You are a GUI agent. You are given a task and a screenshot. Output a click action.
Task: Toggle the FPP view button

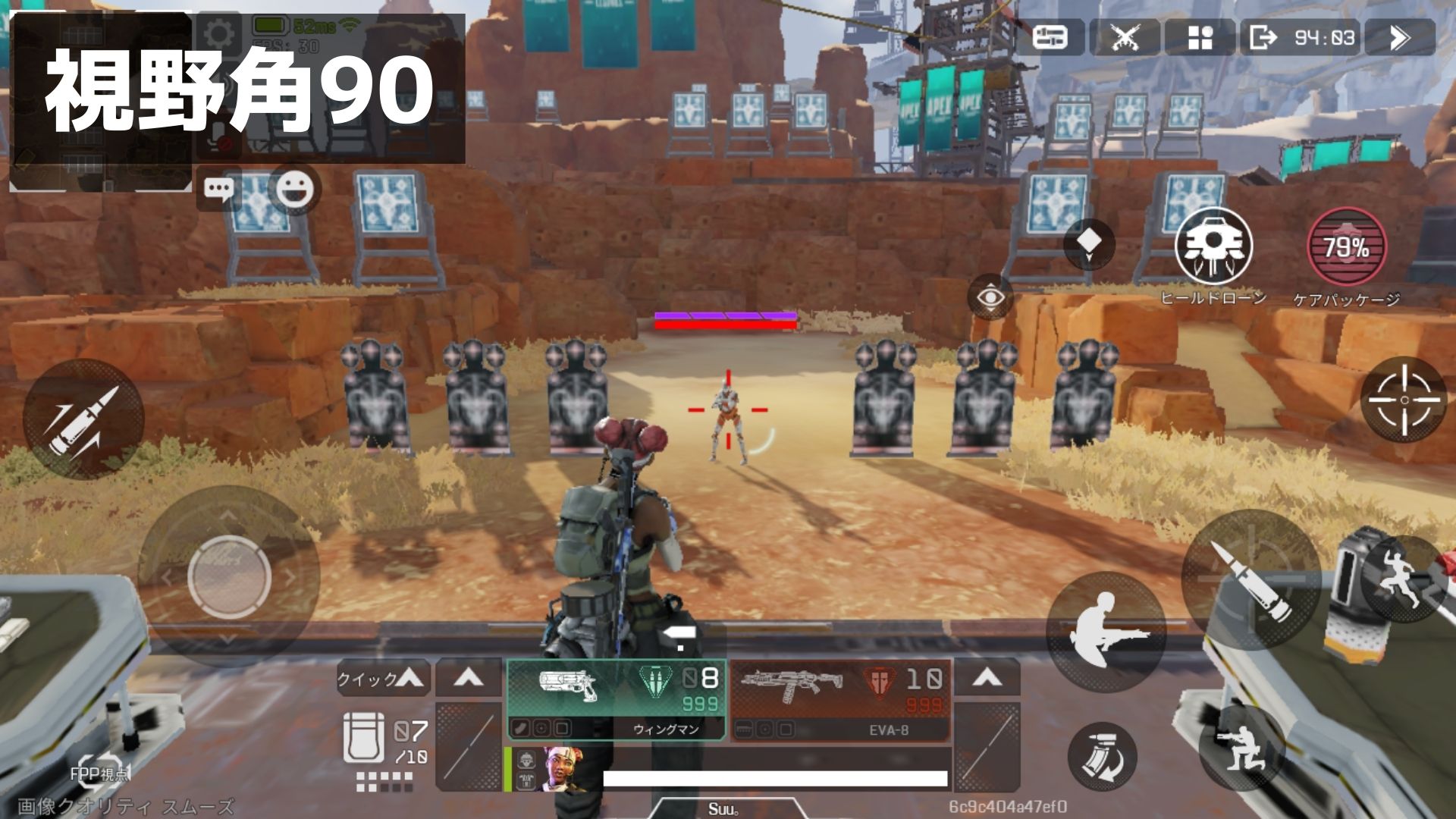(x=99, y=771)
